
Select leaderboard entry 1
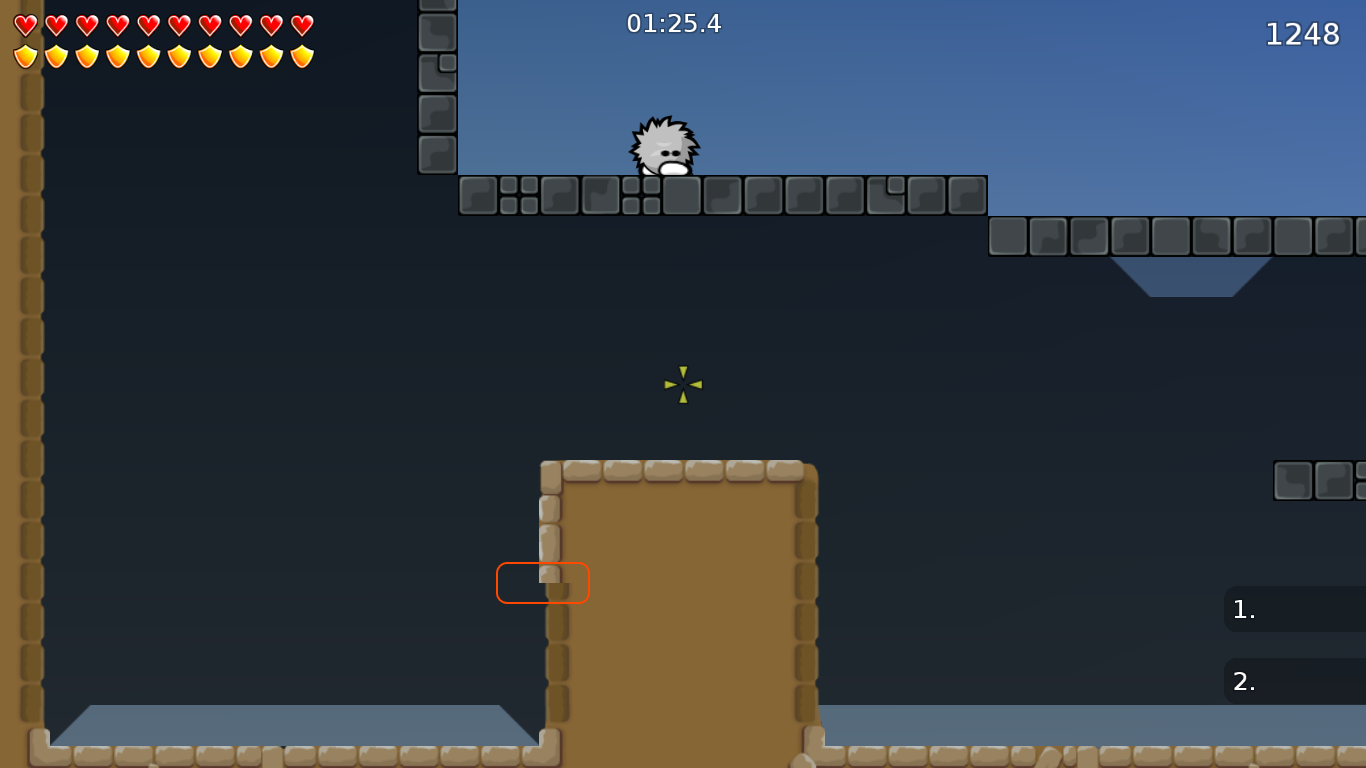(1295, 609)
